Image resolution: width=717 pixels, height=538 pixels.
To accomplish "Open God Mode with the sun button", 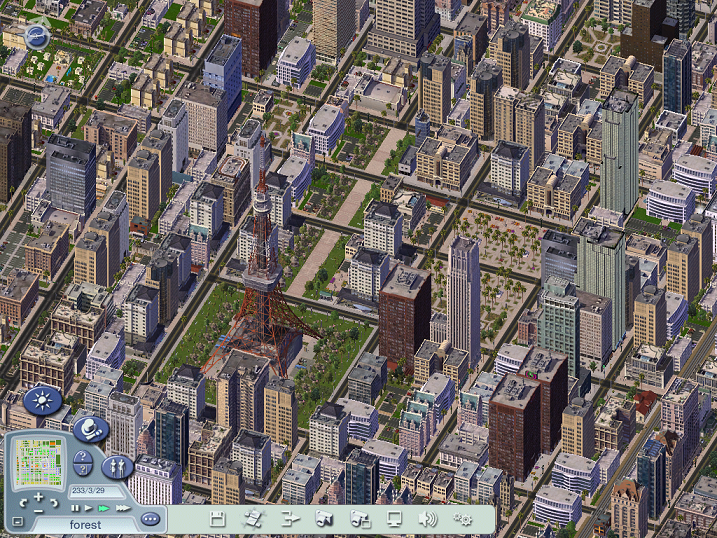I will tap(41, 402).
